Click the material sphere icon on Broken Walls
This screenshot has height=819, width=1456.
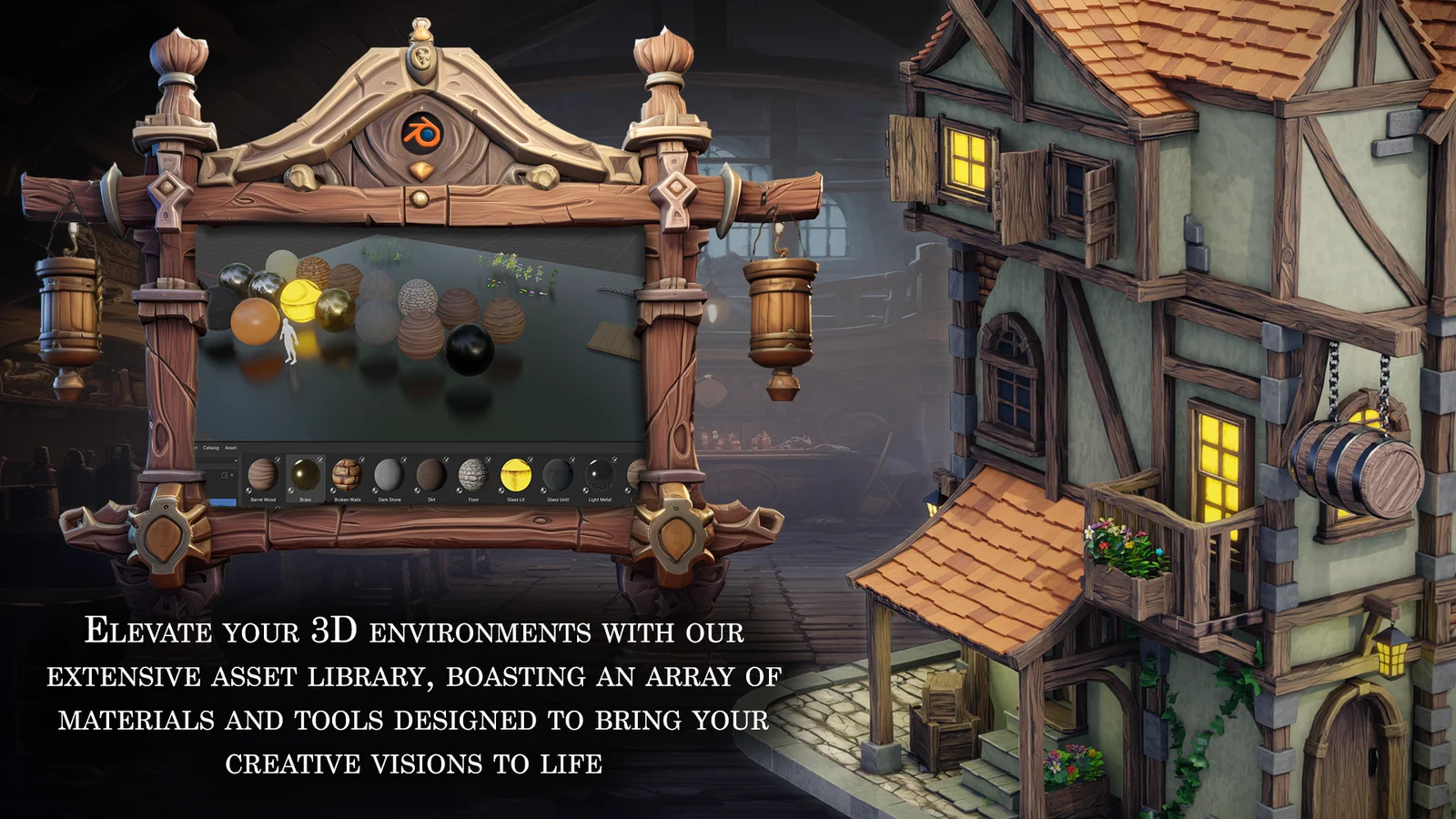pyautogui.click(x=333, y=490)
